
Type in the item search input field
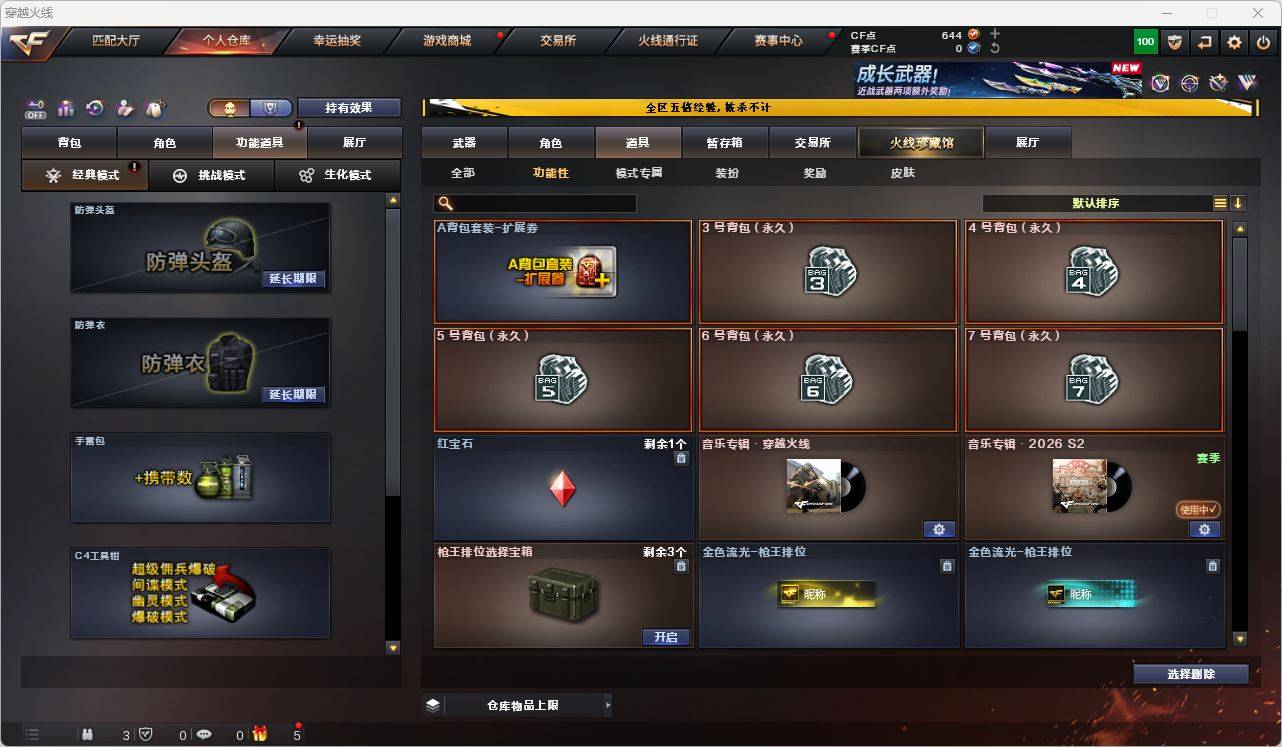(540, 203)
